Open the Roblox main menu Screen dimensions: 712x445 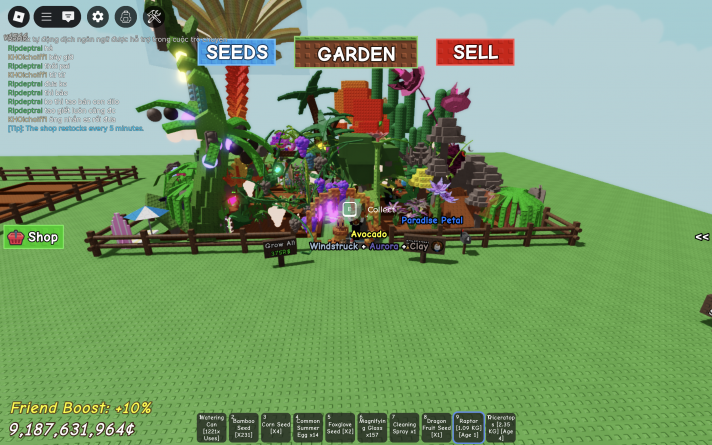tap(17, 16)
